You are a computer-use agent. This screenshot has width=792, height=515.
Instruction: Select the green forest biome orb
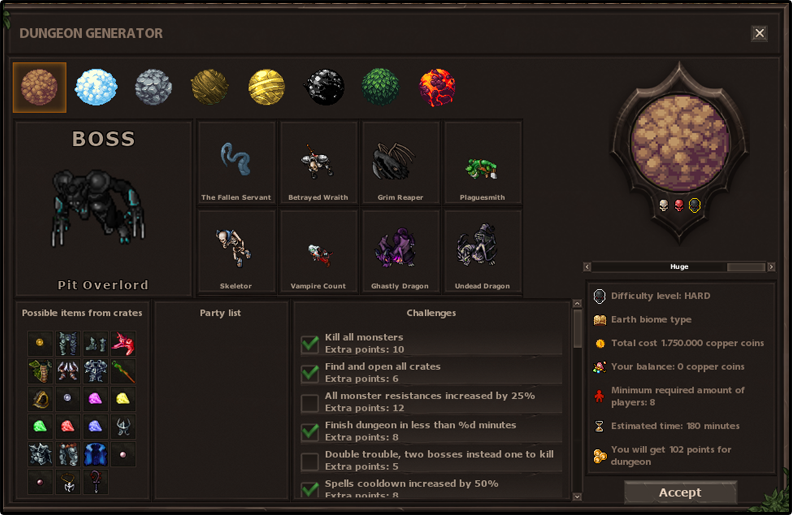click(381, 87)
